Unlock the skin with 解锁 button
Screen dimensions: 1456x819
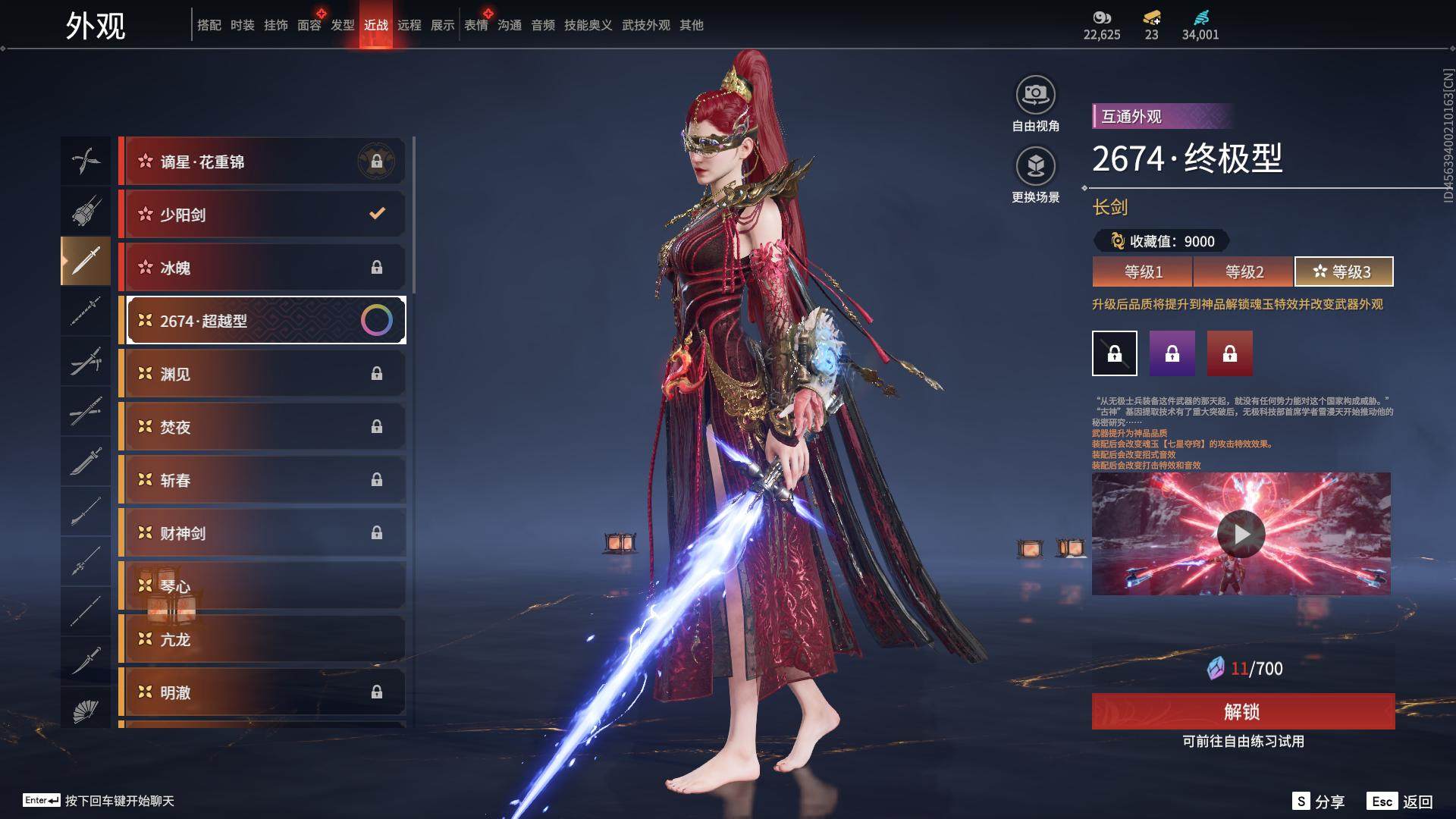click(x=1243, y=711)
